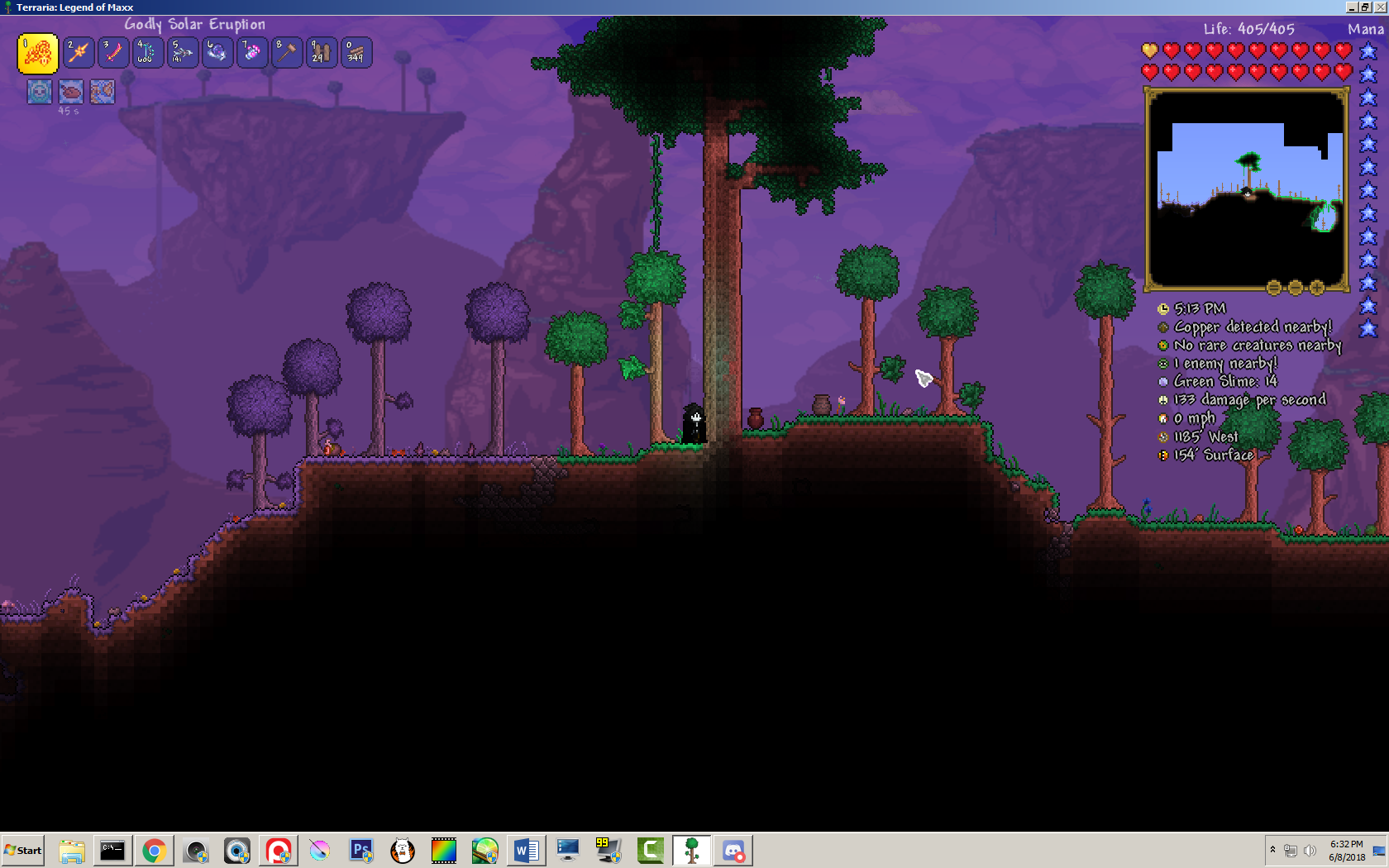The height and width of the screenshot is (868, 1389).
Task: Select the spear weapon in hotbar slot 2
Action: click(77, 52)
